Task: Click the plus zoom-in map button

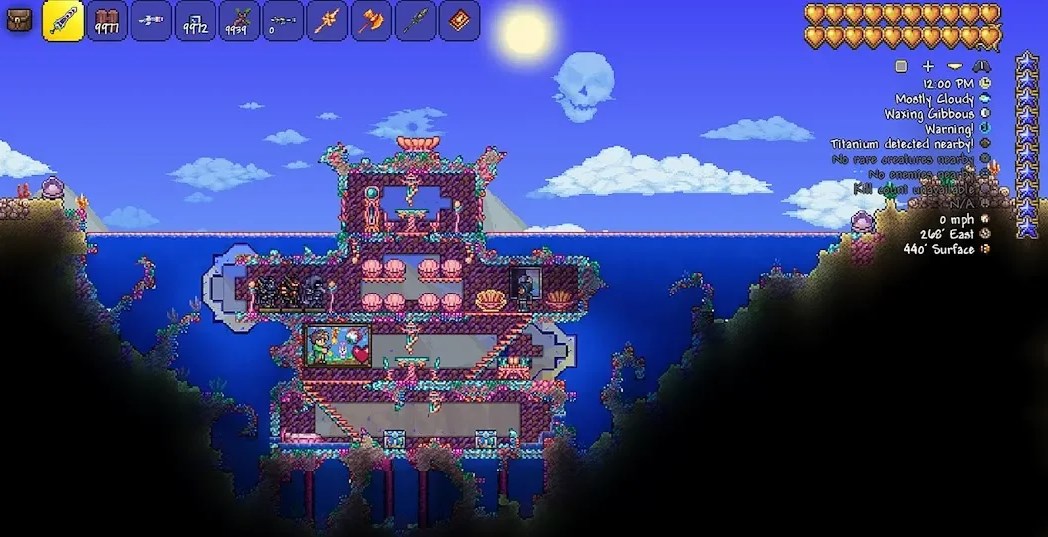Action: coord(928,66)
